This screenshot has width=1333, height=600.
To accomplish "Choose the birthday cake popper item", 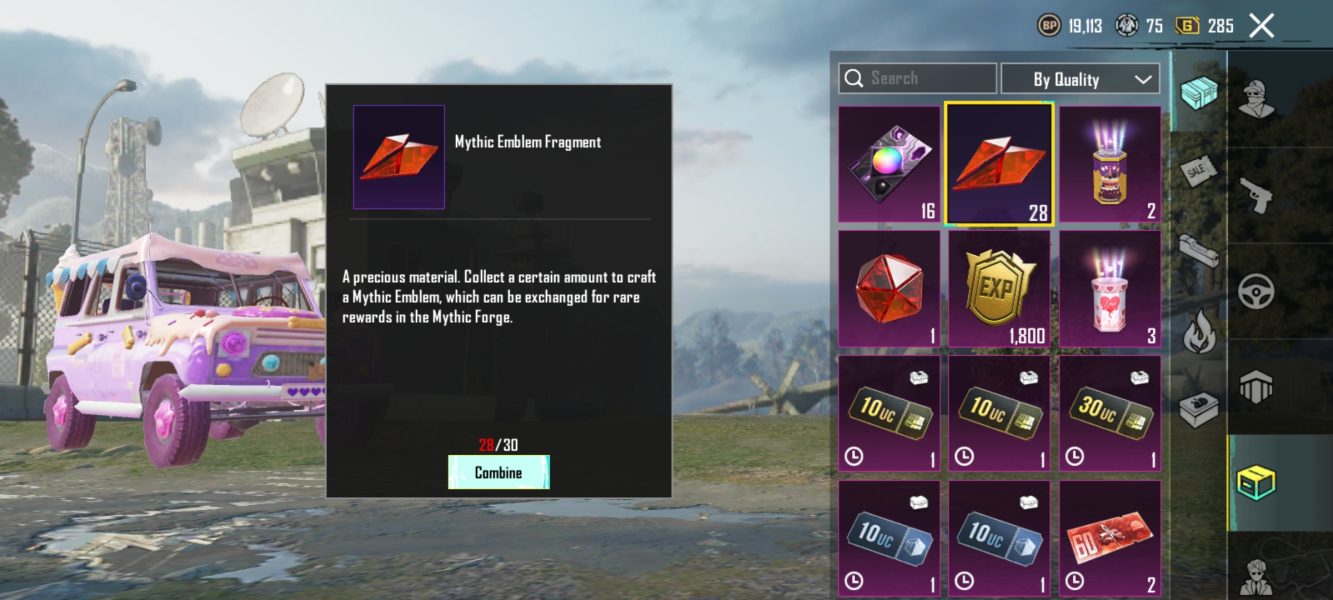I will [1110, 164].
